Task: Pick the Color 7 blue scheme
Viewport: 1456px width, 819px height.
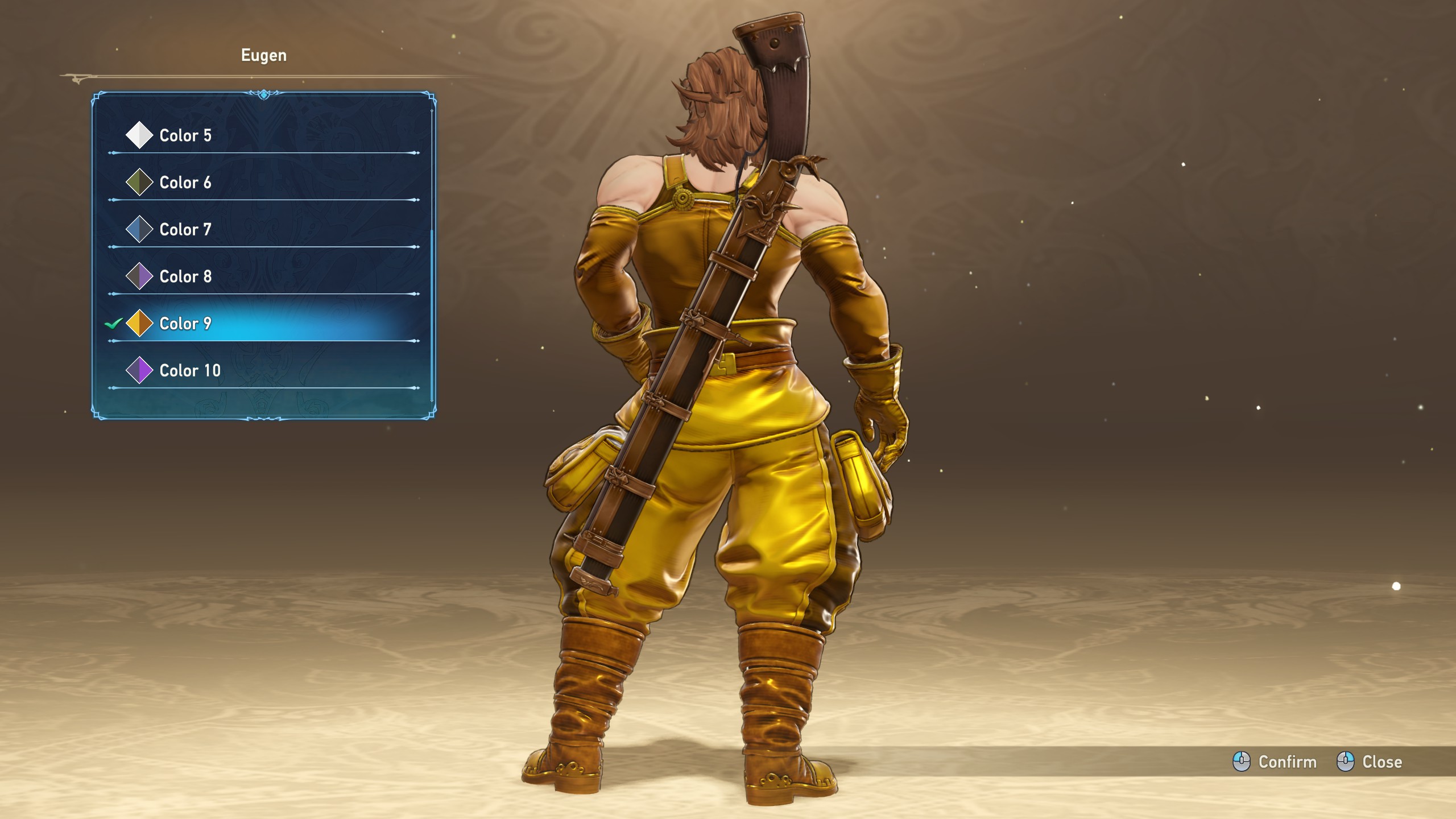Action: pyautogui.click(x=185, y=230)
